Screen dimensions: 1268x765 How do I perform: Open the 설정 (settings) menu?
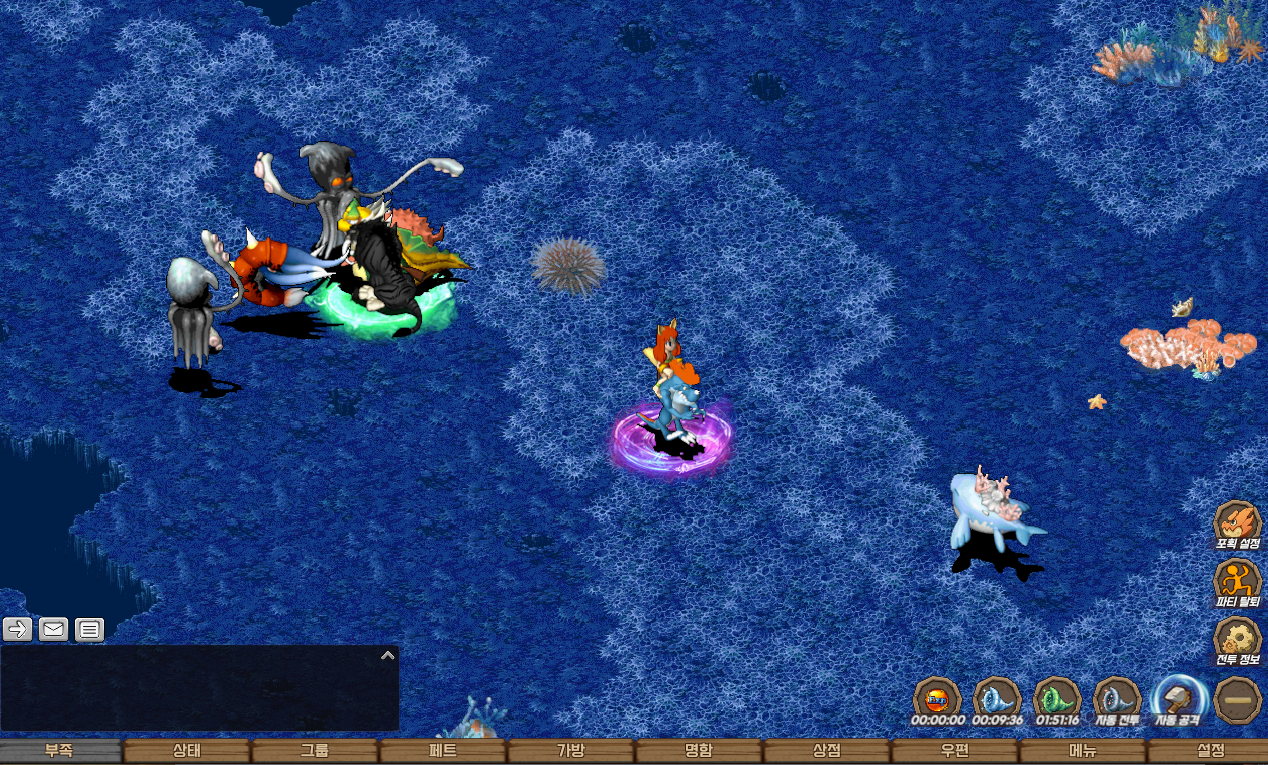click(x=1210, y=751)
